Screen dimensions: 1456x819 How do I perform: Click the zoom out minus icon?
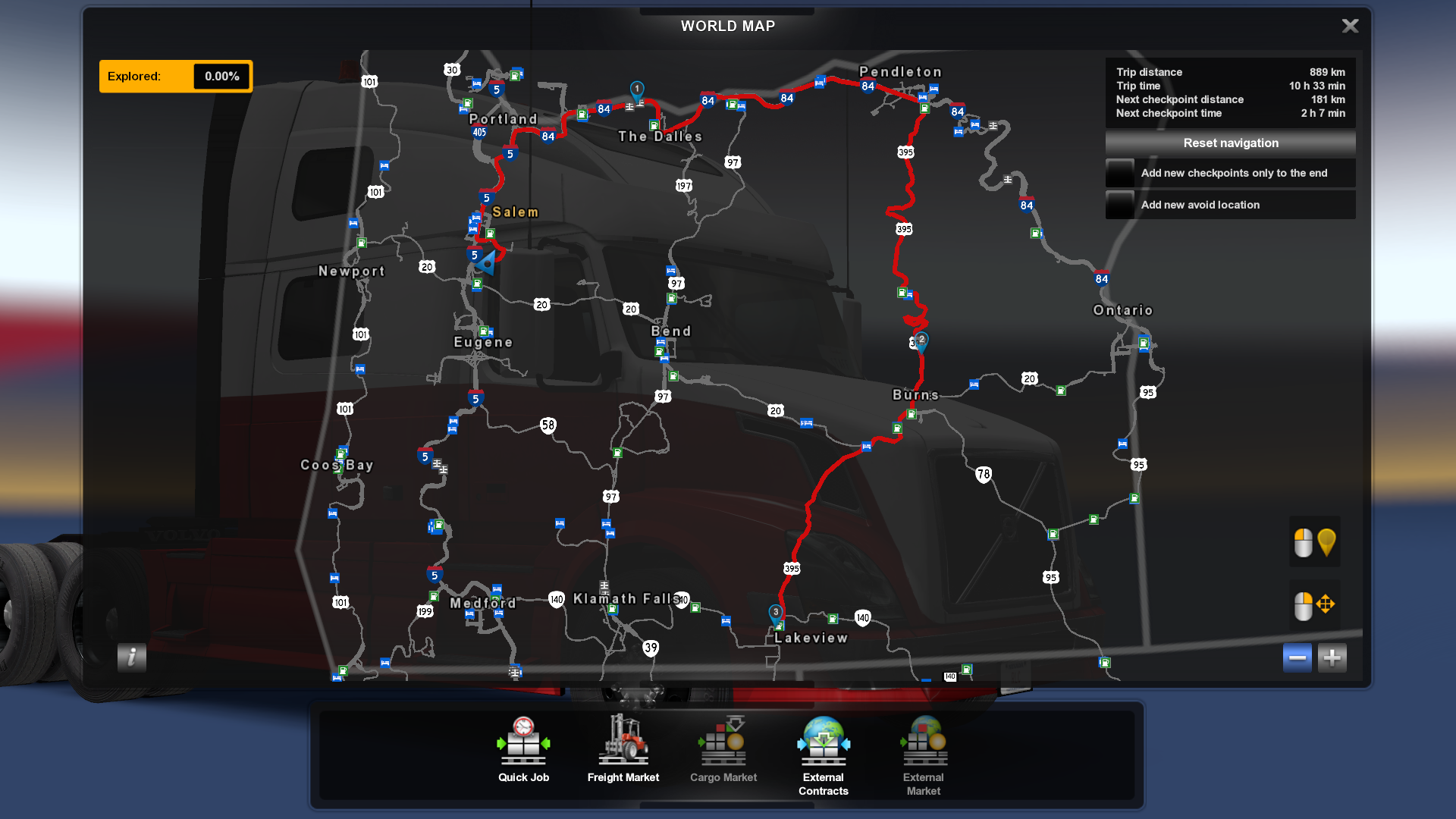pyautogui.click(x=1297, y=657)
